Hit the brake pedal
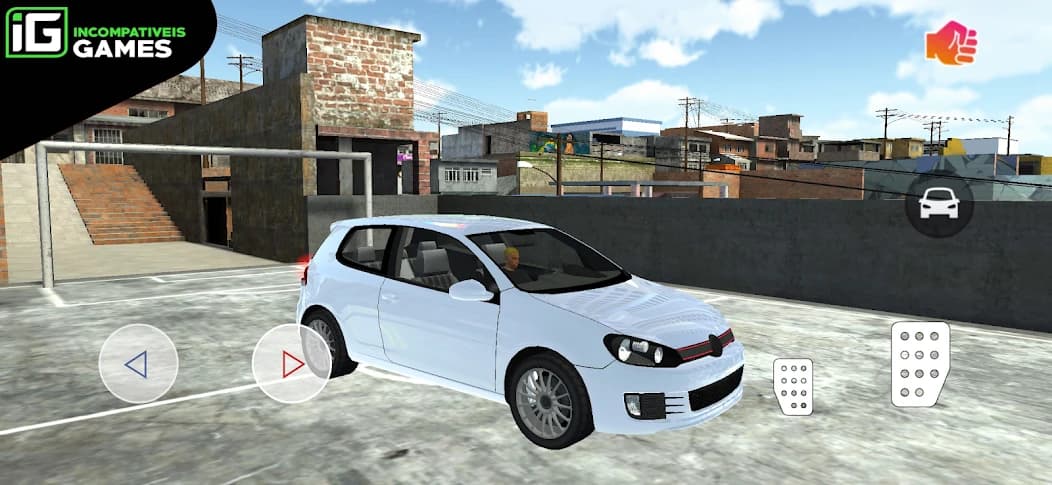Screen dimensions: 1052x485 (x=793, y=386)
